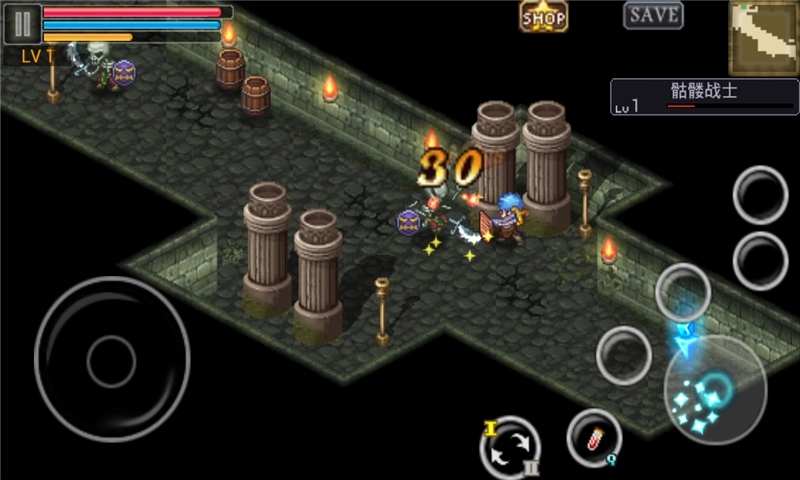
Task: Switch weapon set with the I/II swap button
Action: point(510,447)
